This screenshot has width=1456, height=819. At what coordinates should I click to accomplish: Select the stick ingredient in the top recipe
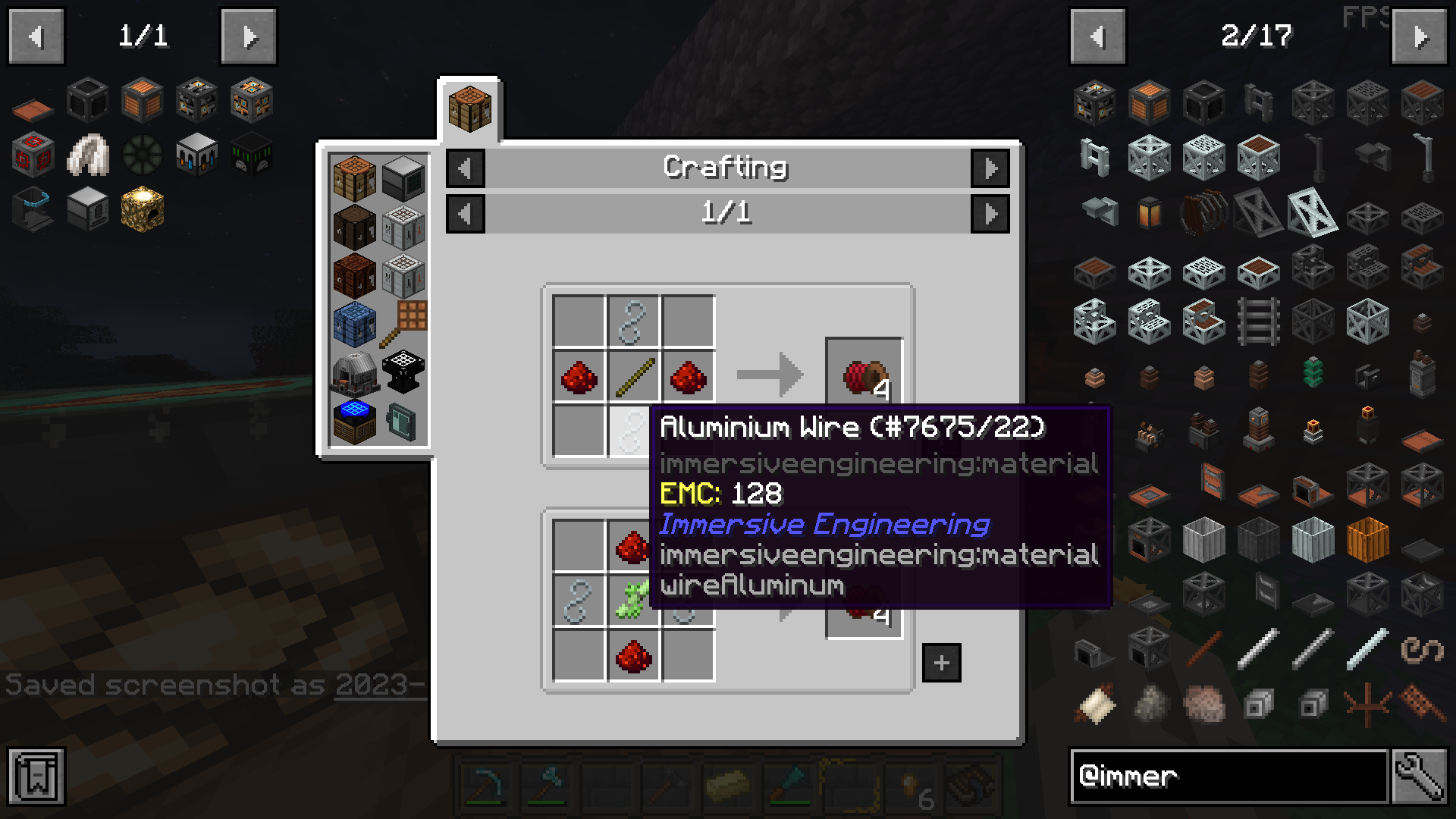[633, 377]
